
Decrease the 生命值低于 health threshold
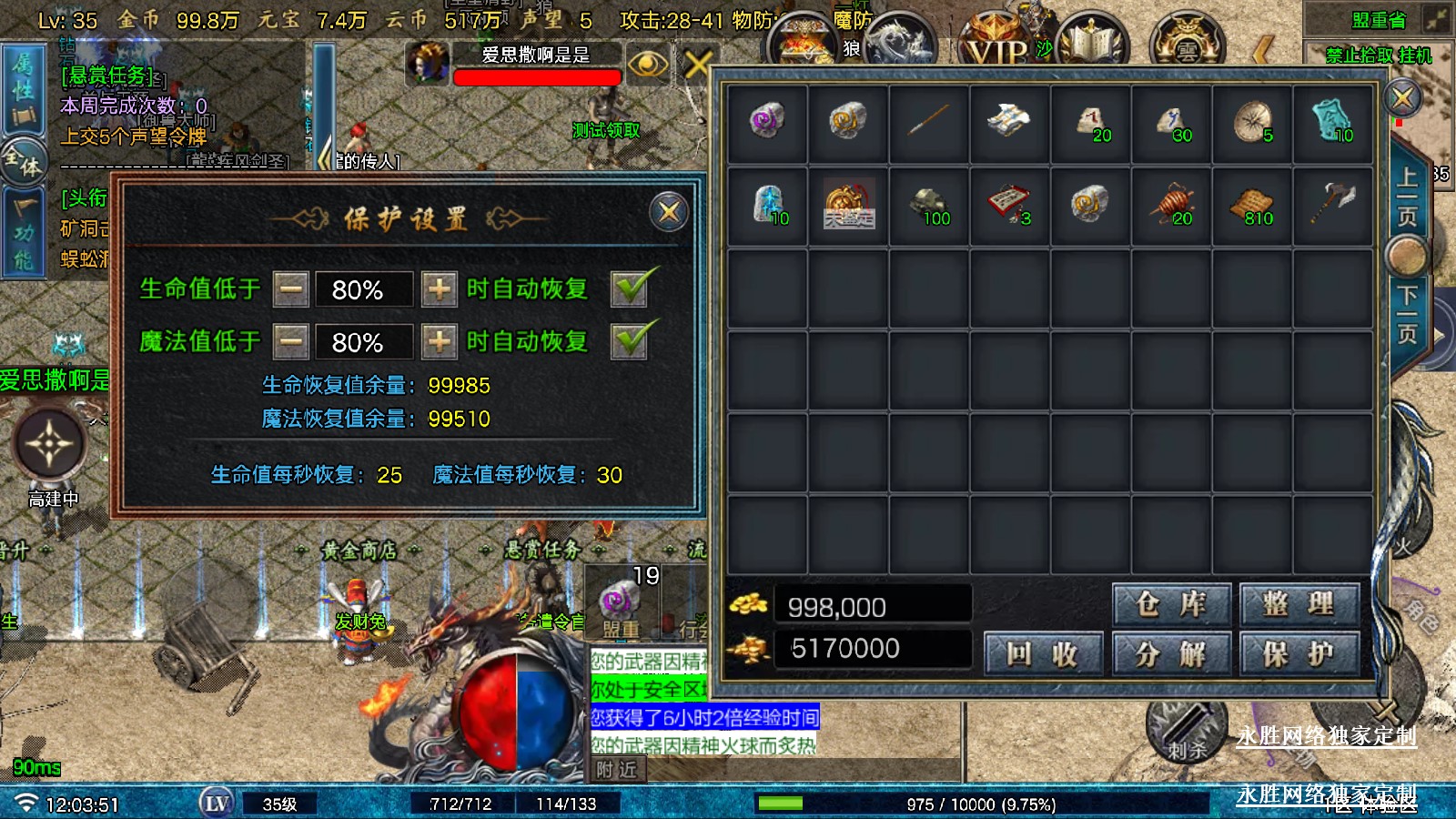(291, 289)
